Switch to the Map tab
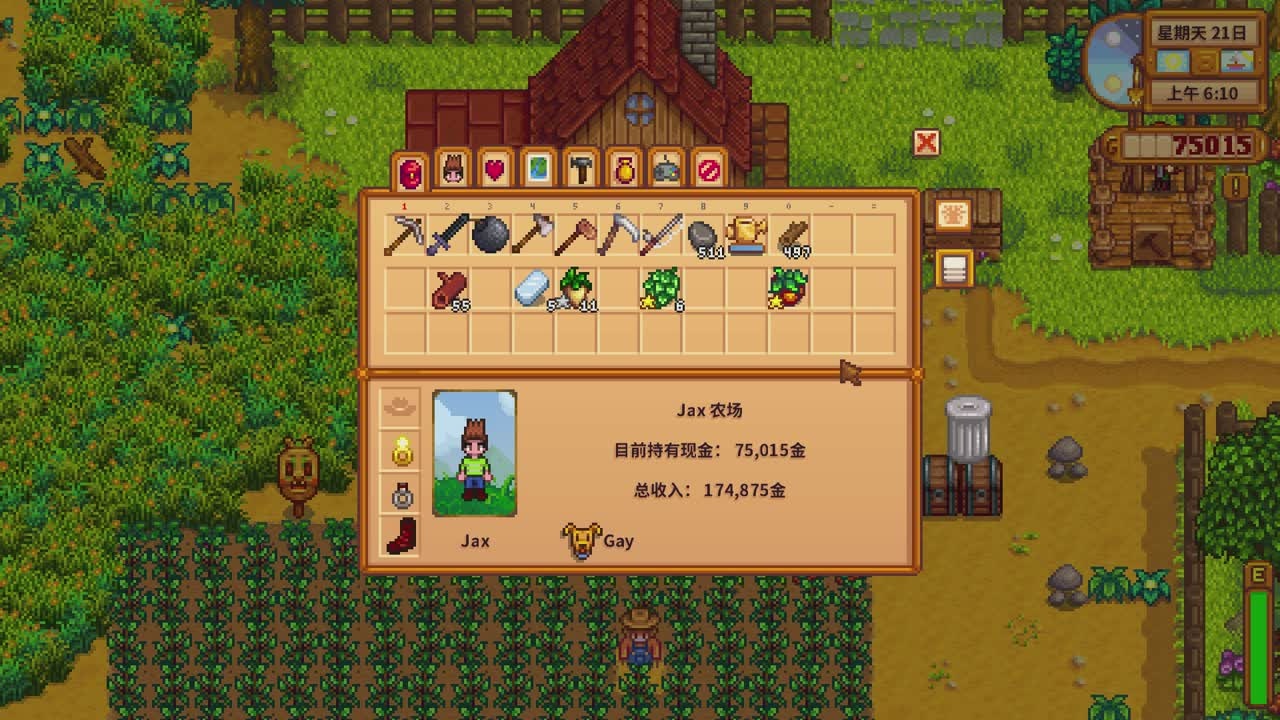The image size is (1280, 720). pyautogui.click(x=538, y=170)
